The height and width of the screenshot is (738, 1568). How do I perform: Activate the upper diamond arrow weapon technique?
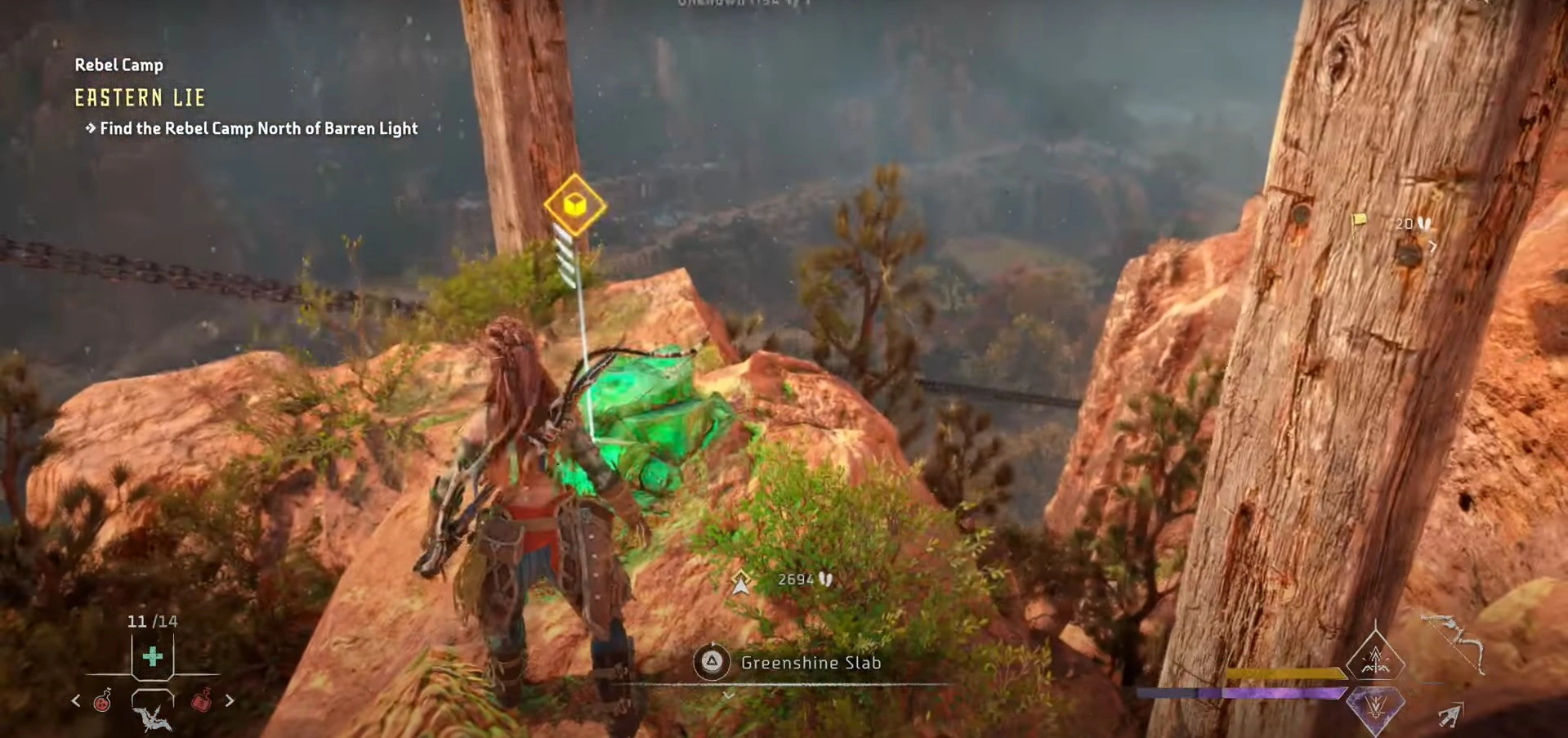pos(1375,659)
